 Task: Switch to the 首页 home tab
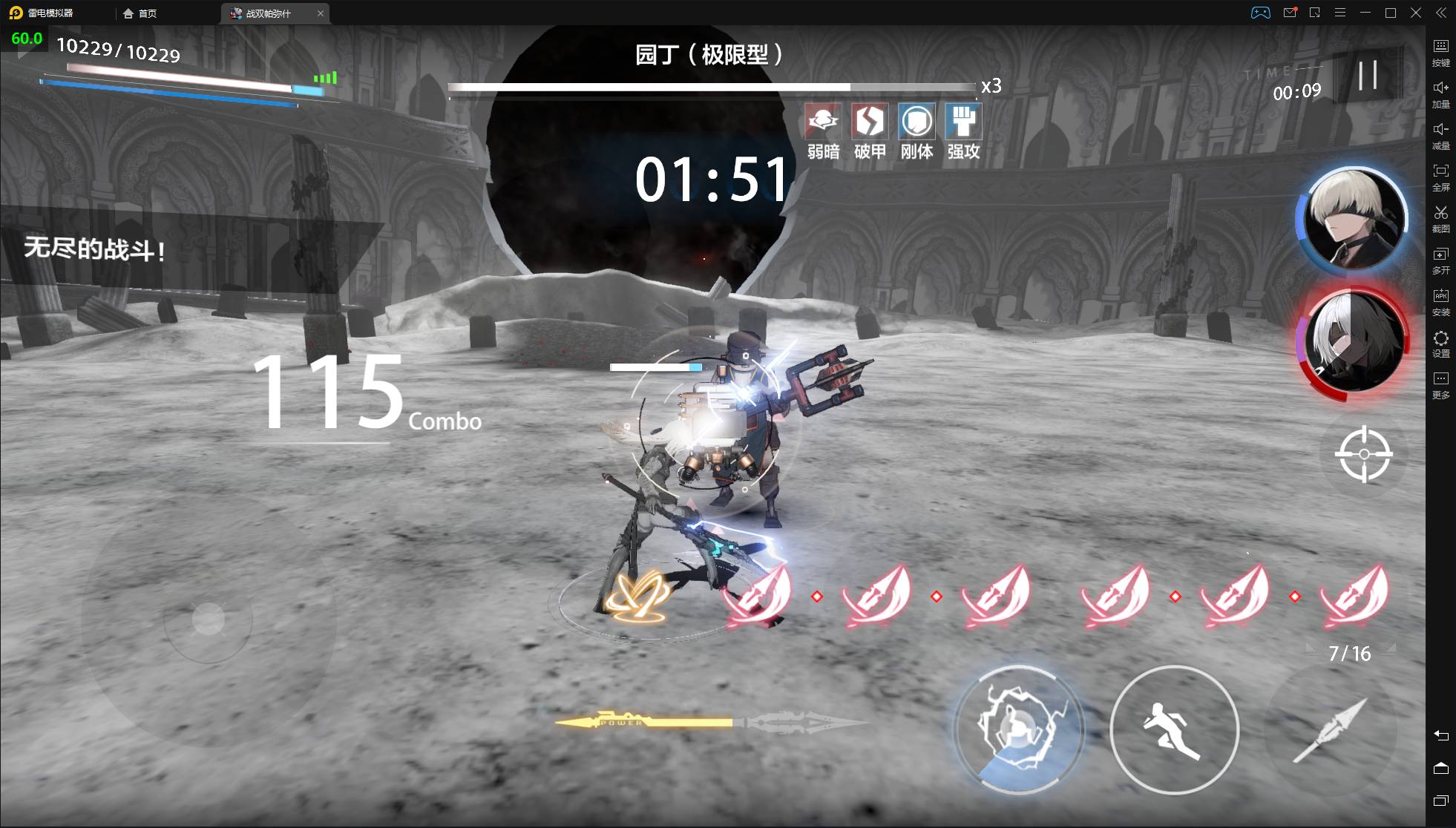tap(140, 13)
